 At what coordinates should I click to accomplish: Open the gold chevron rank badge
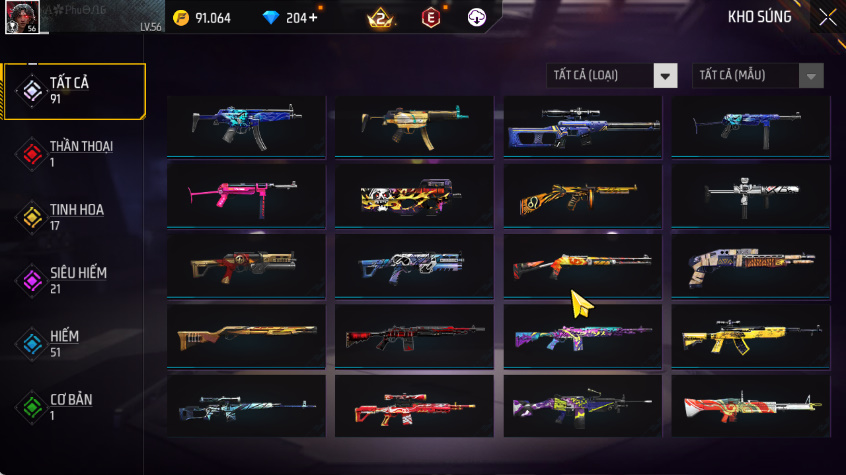coord(380,18)
